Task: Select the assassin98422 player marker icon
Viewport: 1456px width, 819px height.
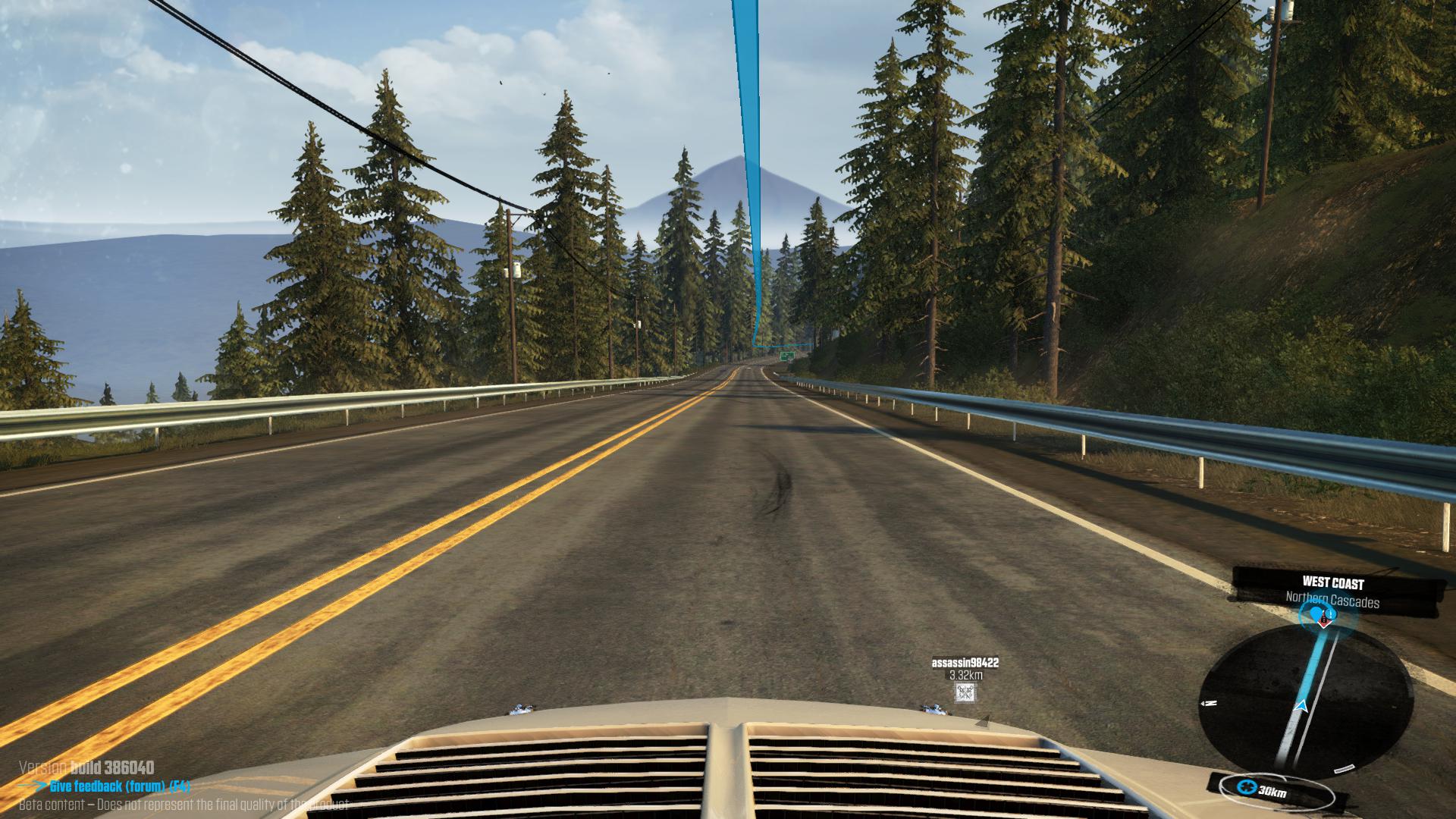Action: coord(965,692)
